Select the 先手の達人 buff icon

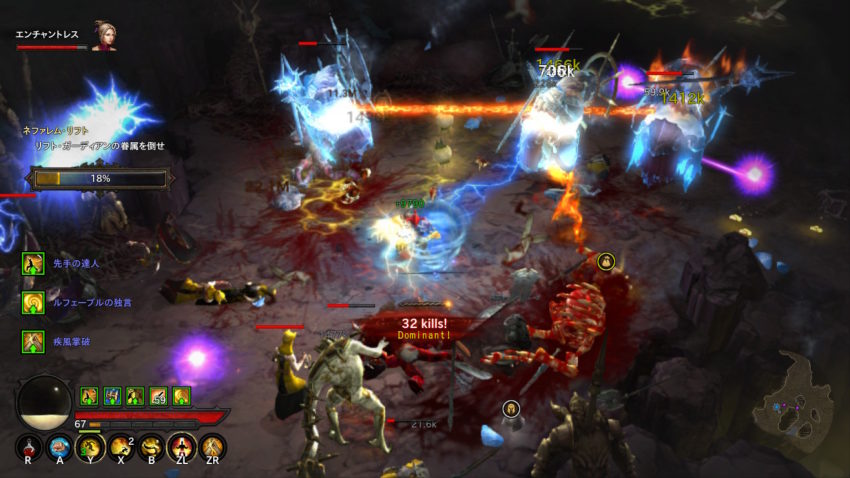coord(33,263)
